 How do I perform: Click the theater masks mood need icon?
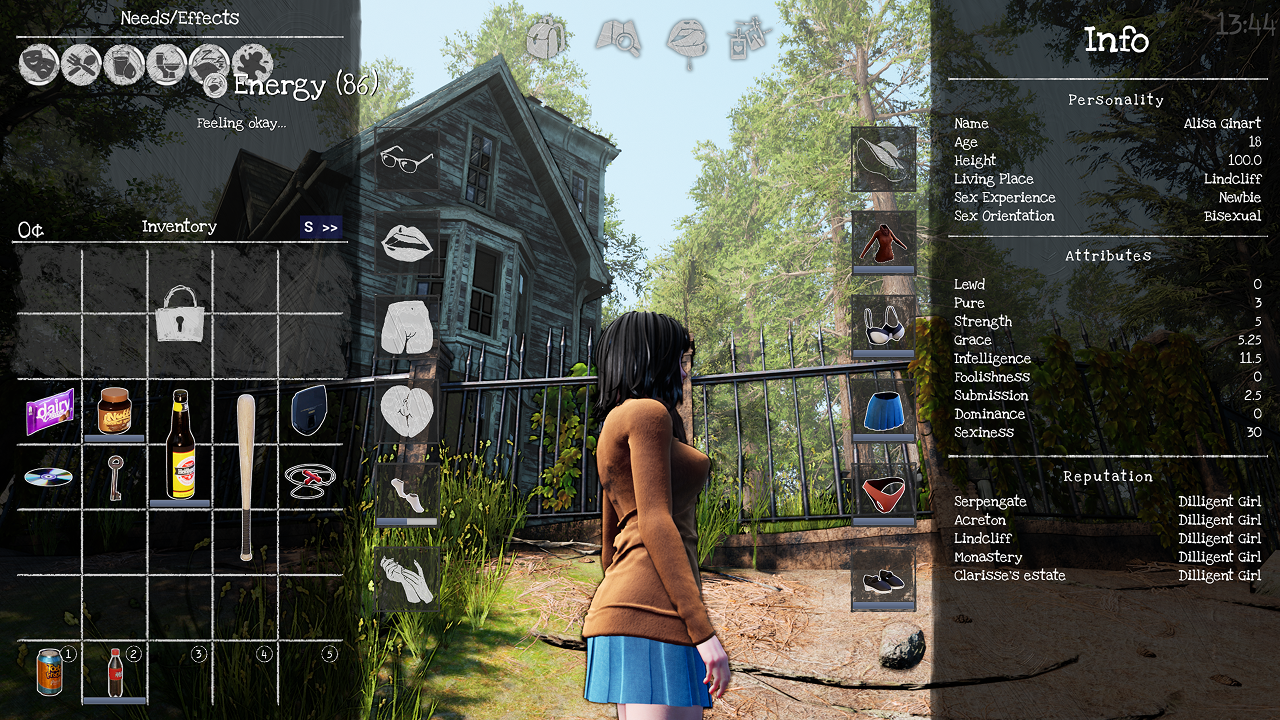click(39, 65)
